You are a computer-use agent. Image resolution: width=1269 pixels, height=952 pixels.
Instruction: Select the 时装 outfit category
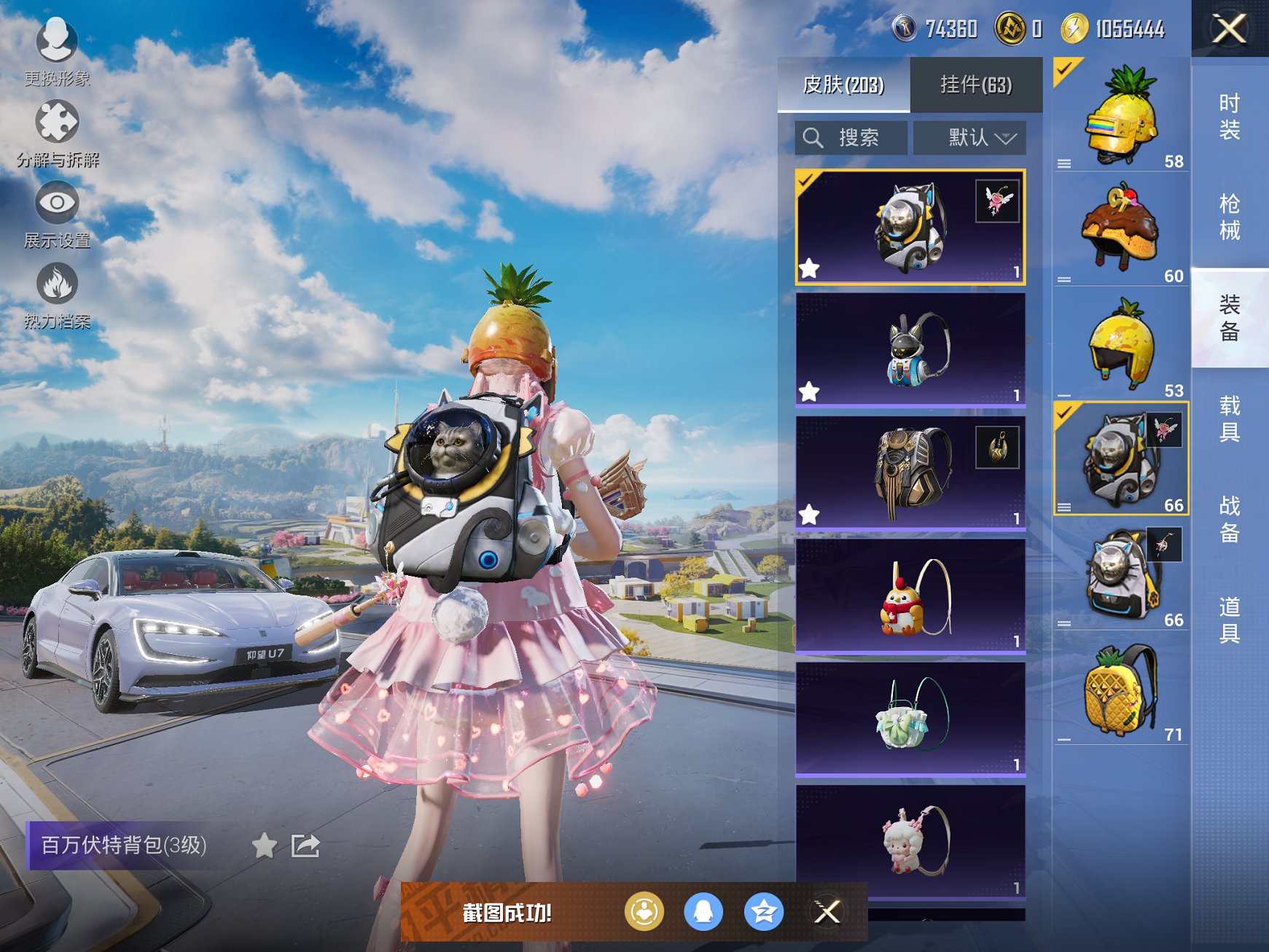(1229, 117)
